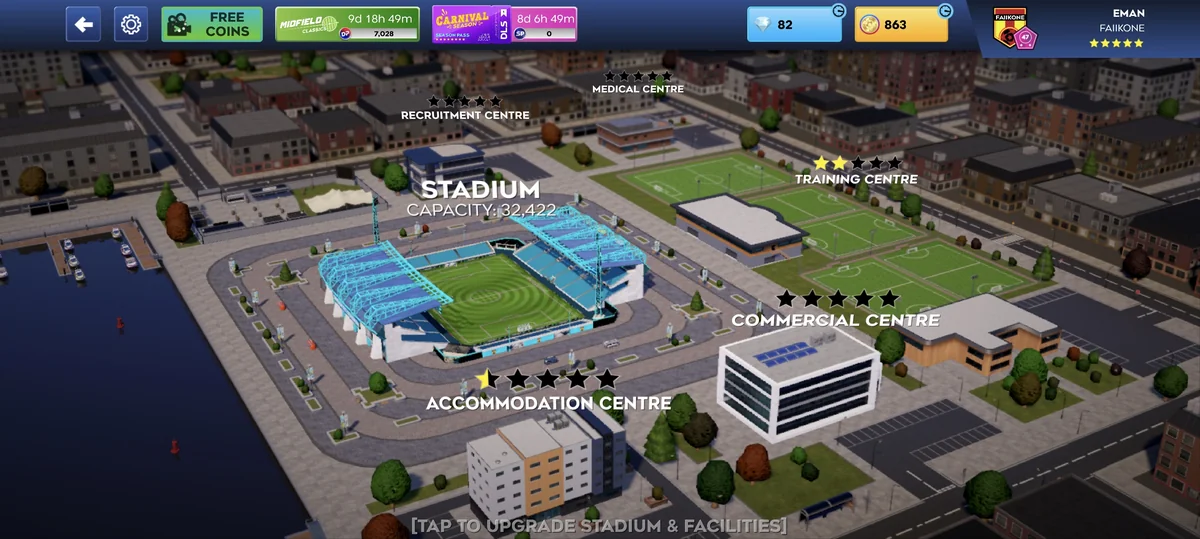Tap the coins balance to buy more
Image resolution: width=1200 pixels, height=539 pixels.
pos(901,24)
